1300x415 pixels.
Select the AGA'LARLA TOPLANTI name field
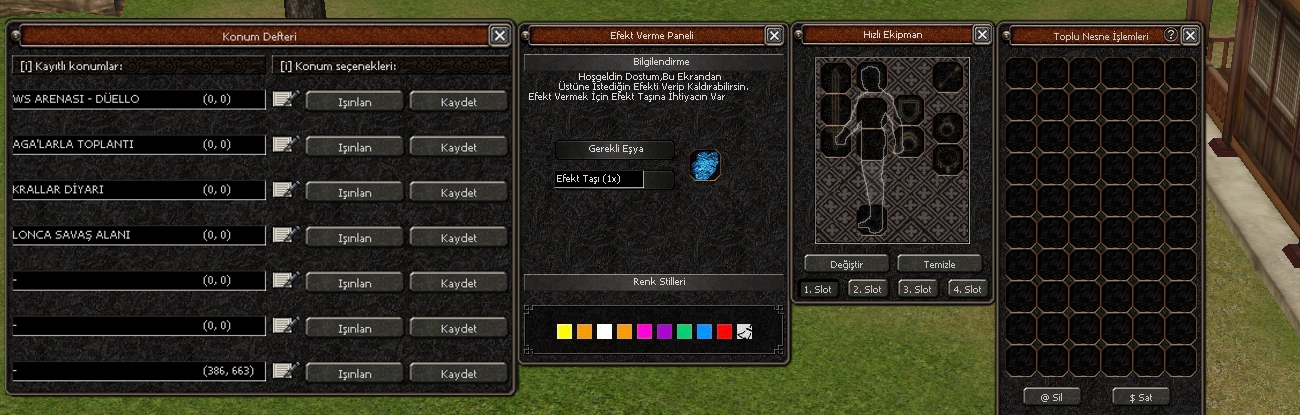point(138,145)
